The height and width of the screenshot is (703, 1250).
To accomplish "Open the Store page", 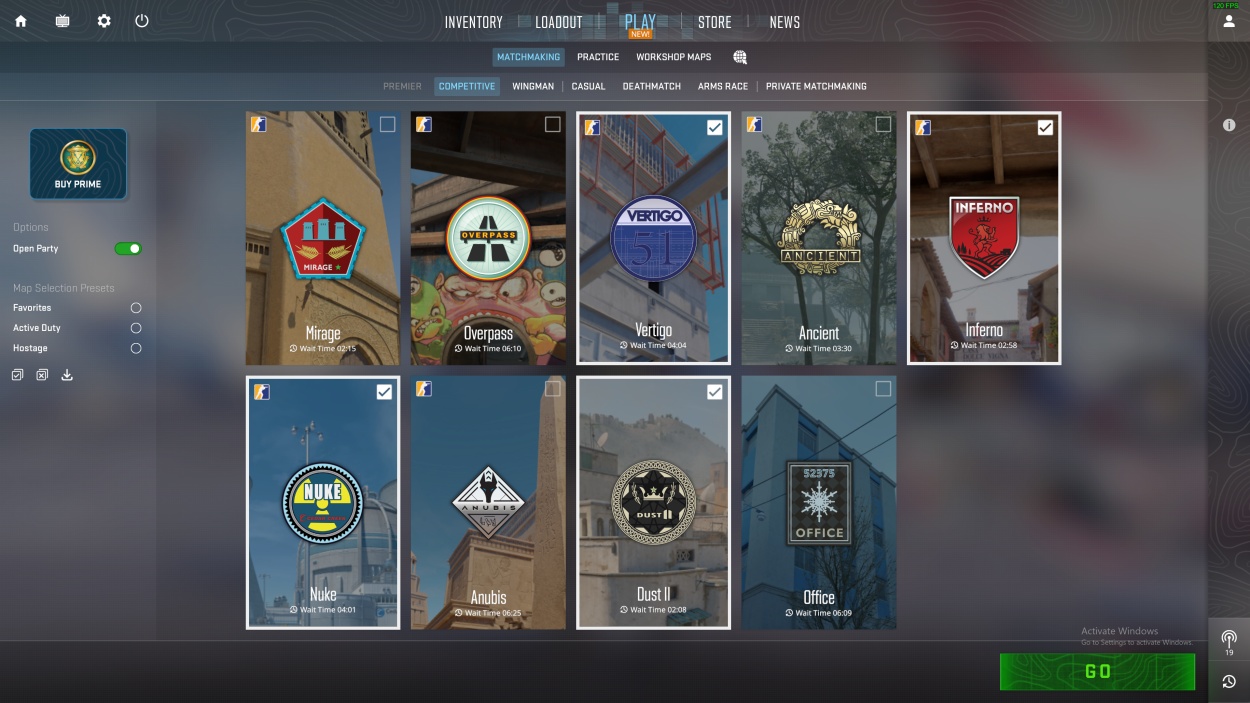I will [x=714, y=22].
